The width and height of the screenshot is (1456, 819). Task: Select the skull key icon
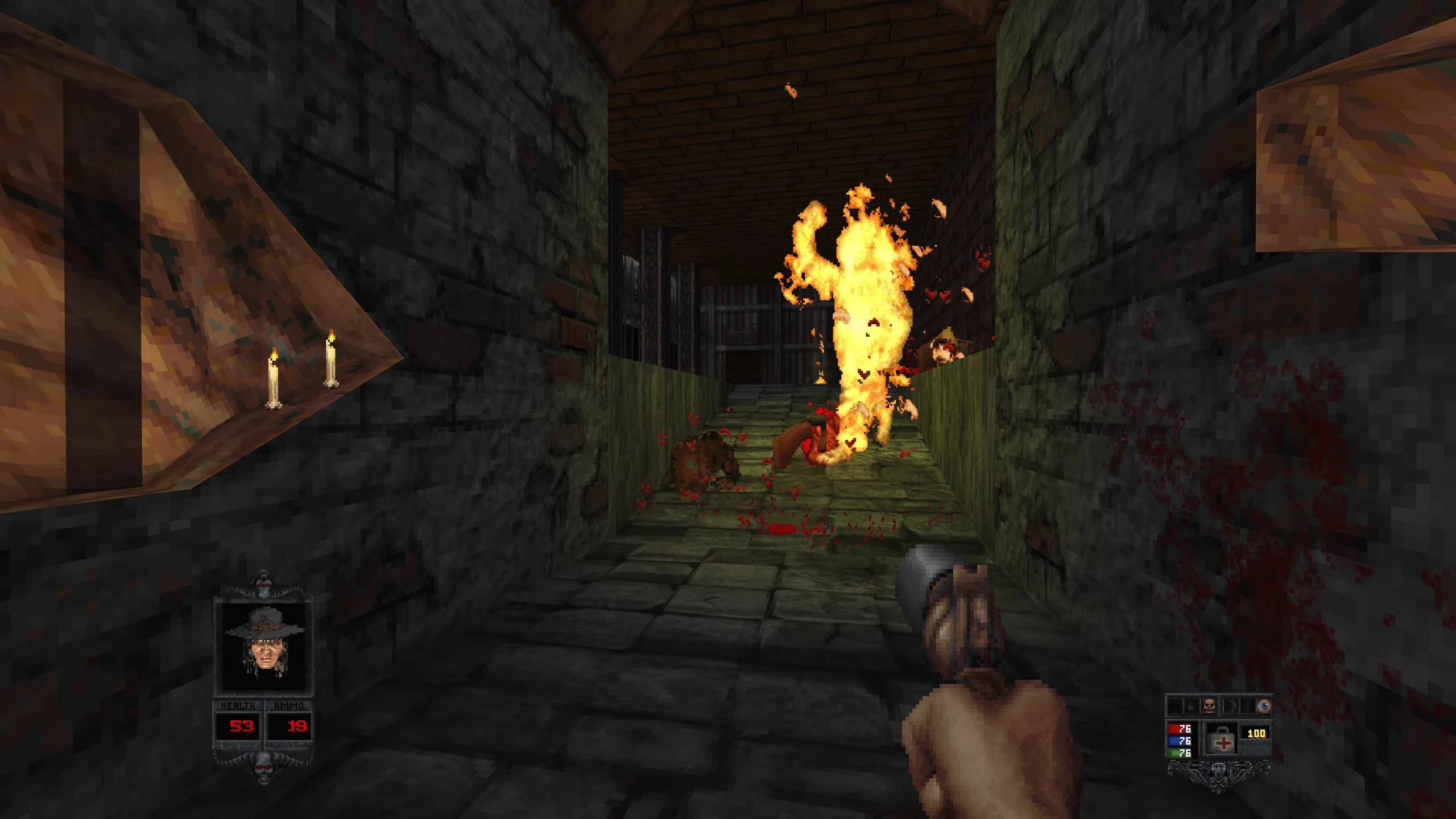[1209, 706]
